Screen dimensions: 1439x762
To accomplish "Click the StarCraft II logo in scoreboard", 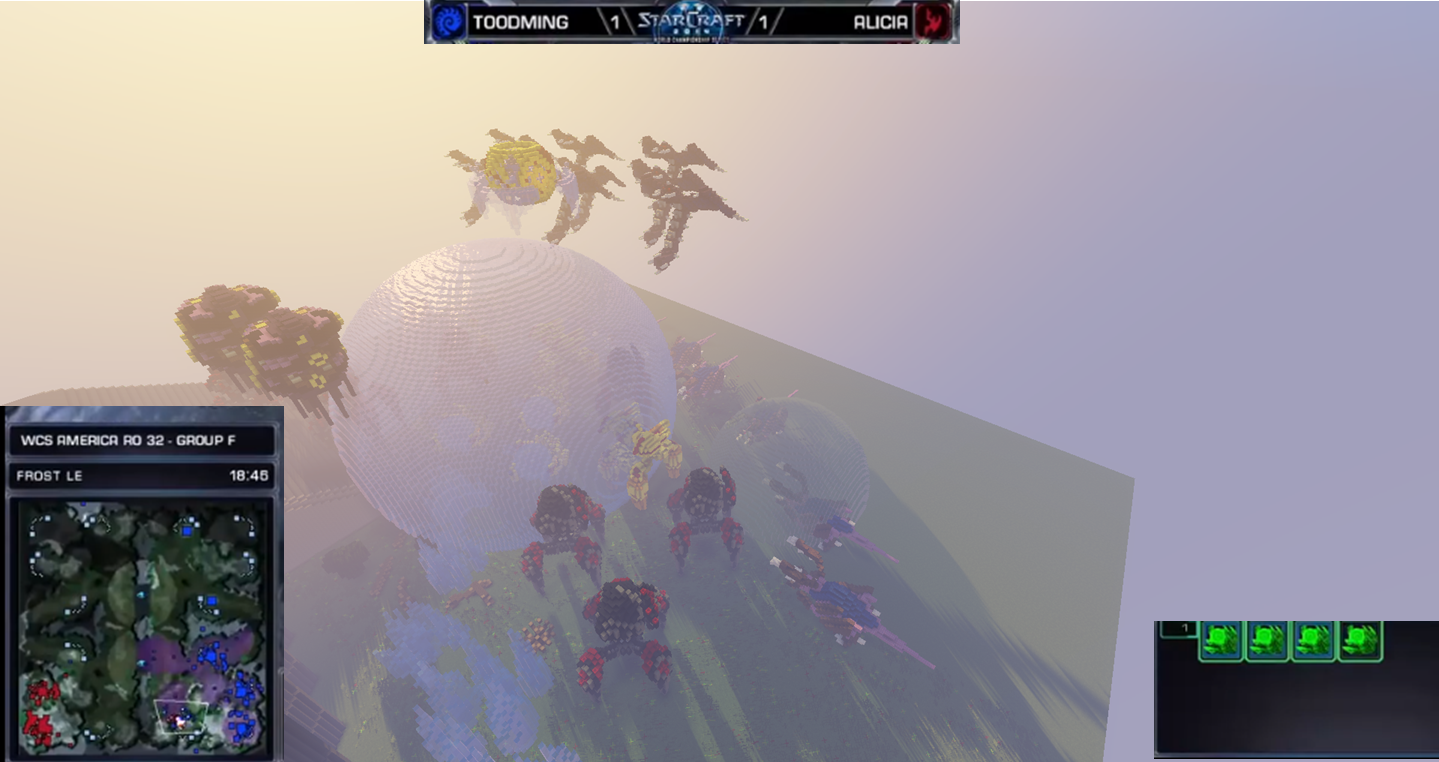I will coord(690,22).
